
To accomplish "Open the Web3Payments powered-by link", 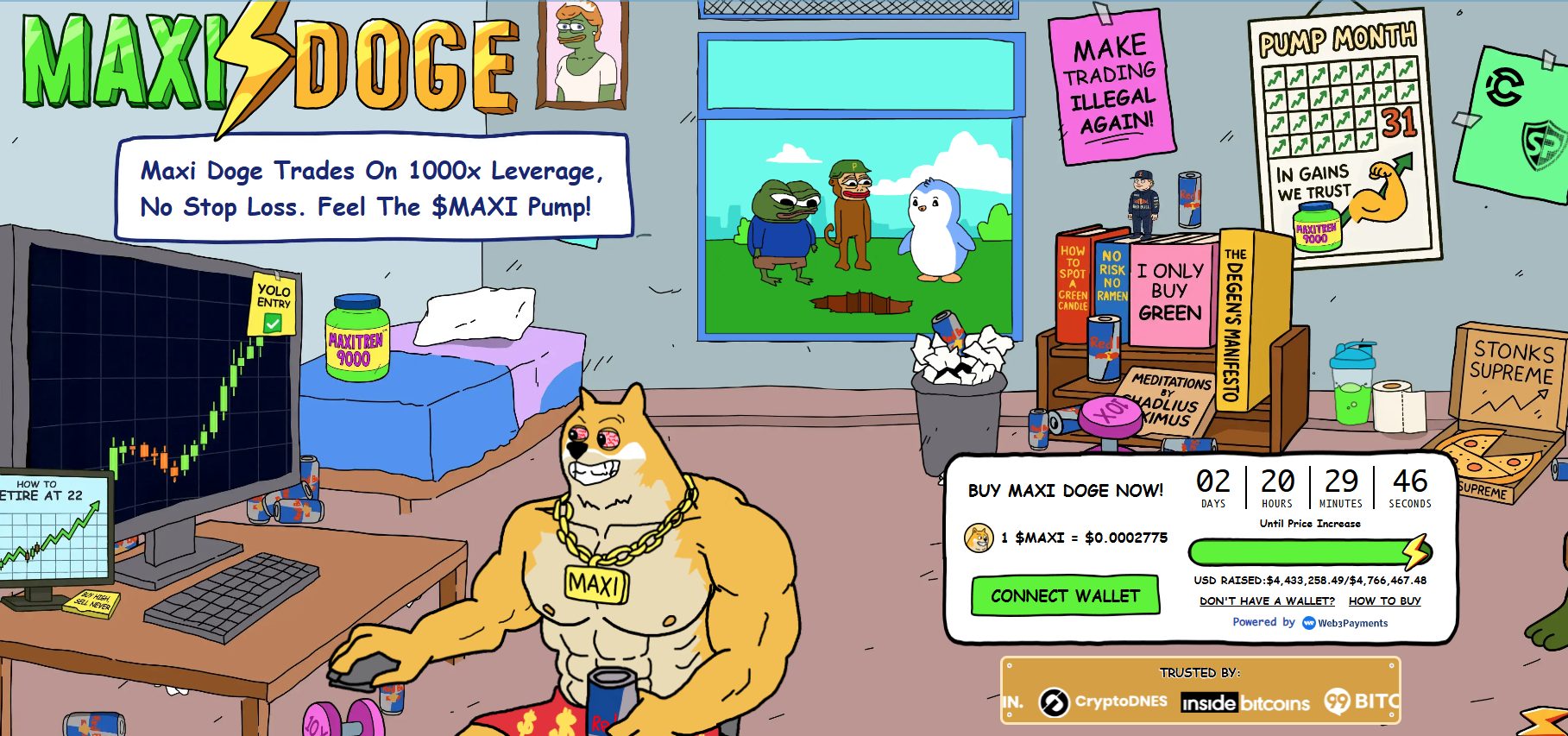I will pos(1344,623).
